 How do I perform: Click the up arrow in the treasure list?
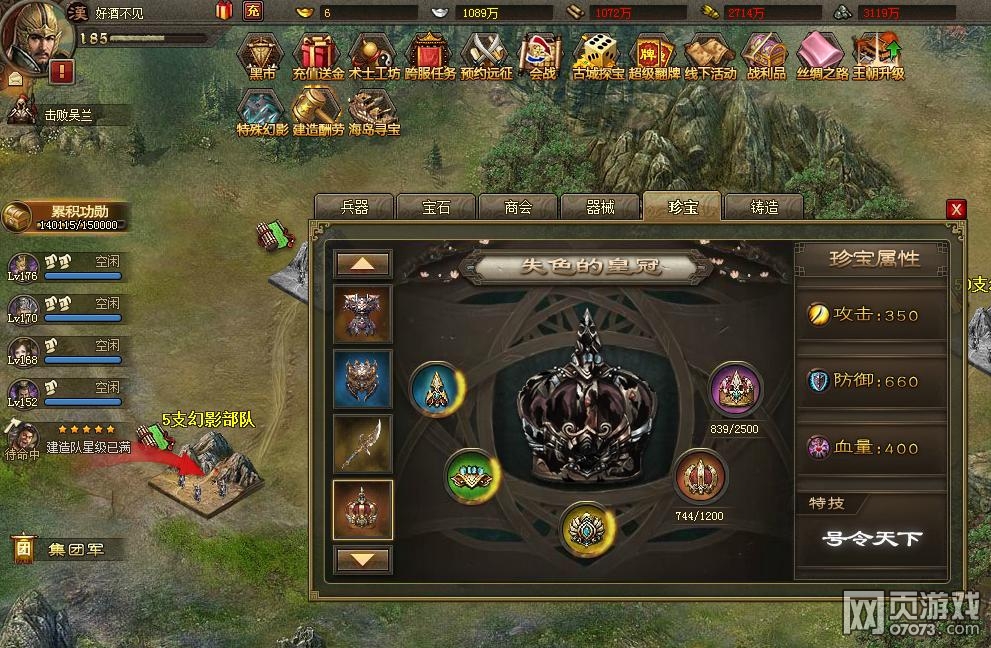coord(362,264)
